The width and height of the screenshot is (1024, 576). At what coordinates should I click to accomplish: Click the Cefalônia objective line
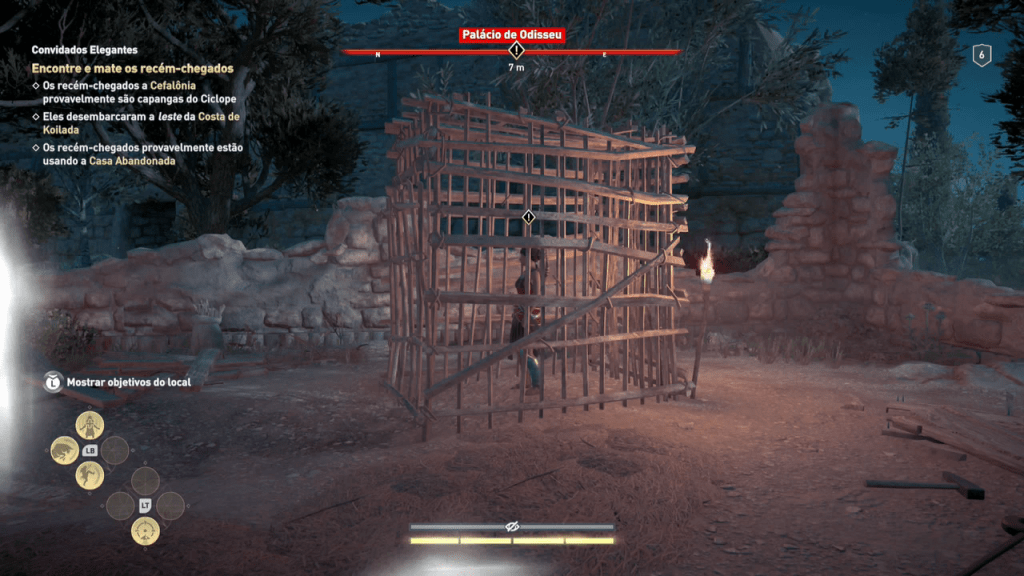(x=140, y=92)
